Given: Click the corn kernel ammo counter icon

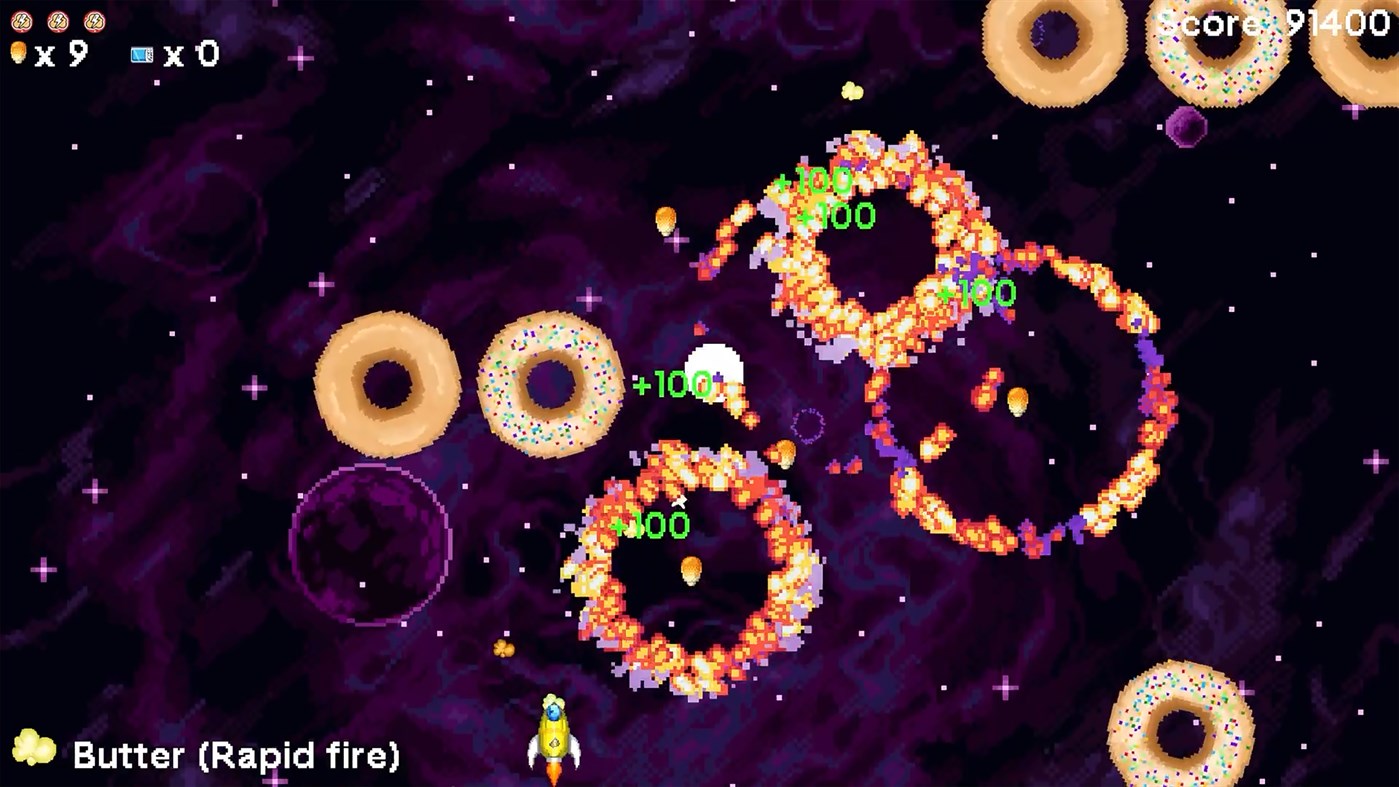Looking at the screenshot, I should [x=20, y=54].
